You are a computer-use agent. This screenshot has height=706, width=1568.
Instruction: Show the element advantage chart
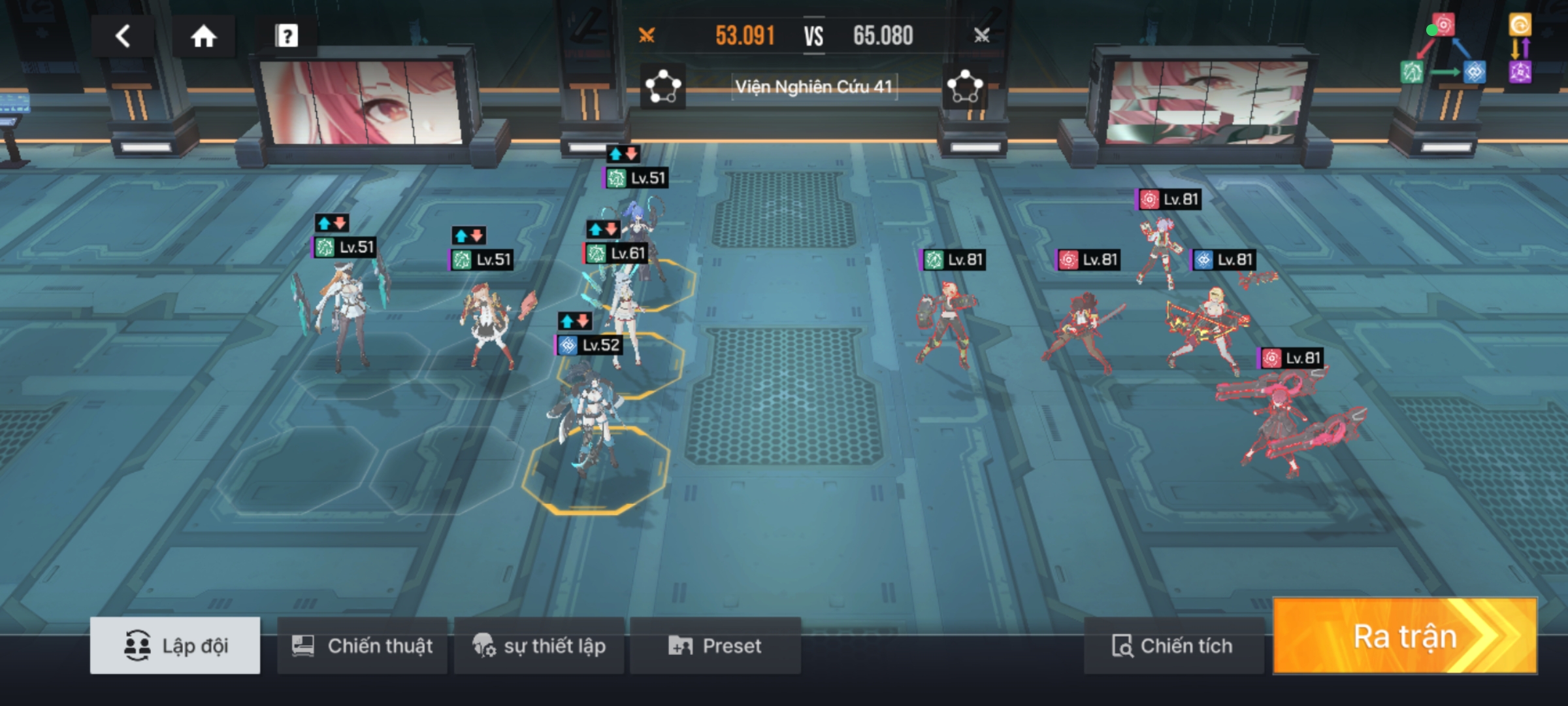[1443, 50]
